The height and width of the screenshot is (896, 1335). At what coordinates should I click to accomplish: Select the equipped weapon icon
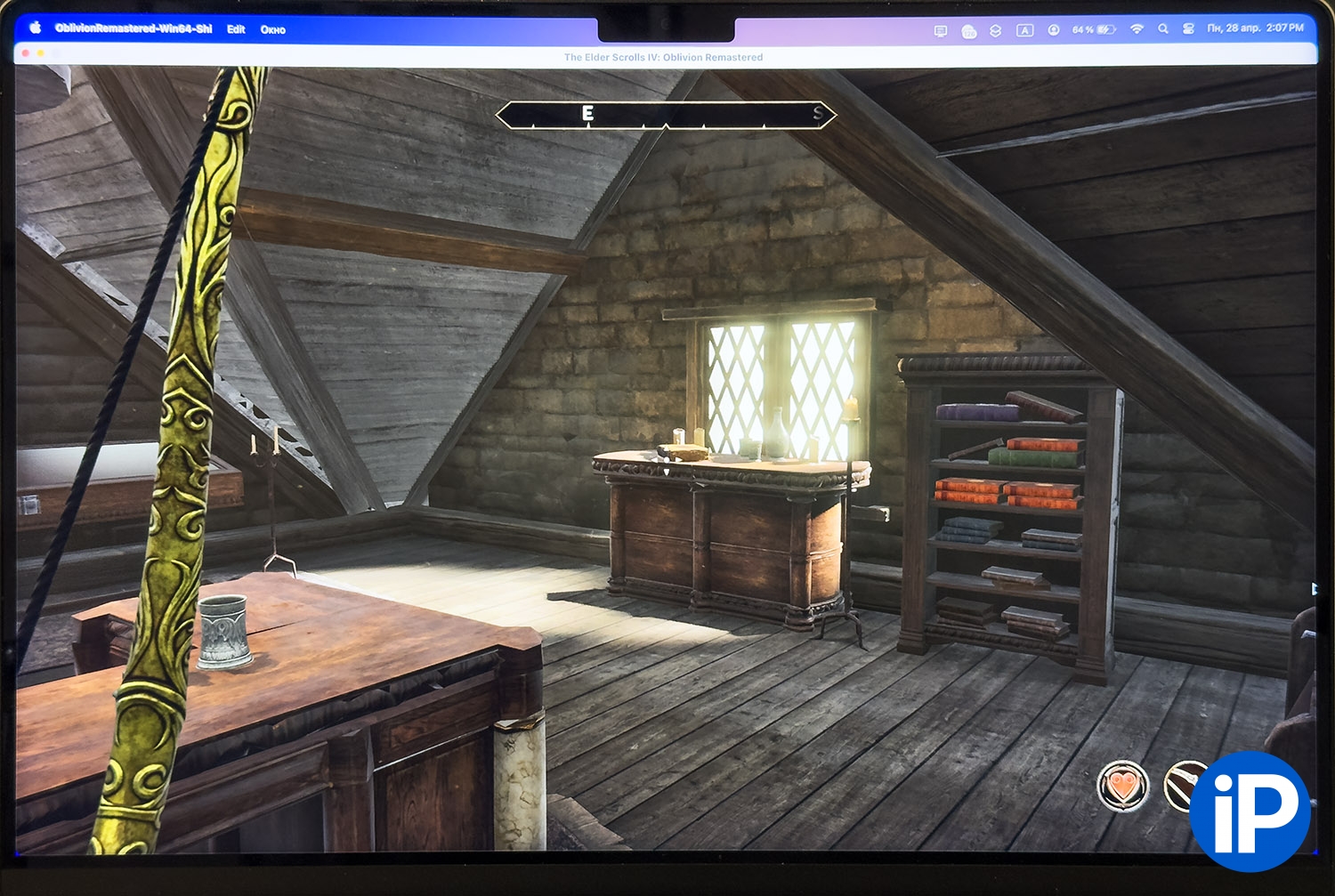(1183, 785)
